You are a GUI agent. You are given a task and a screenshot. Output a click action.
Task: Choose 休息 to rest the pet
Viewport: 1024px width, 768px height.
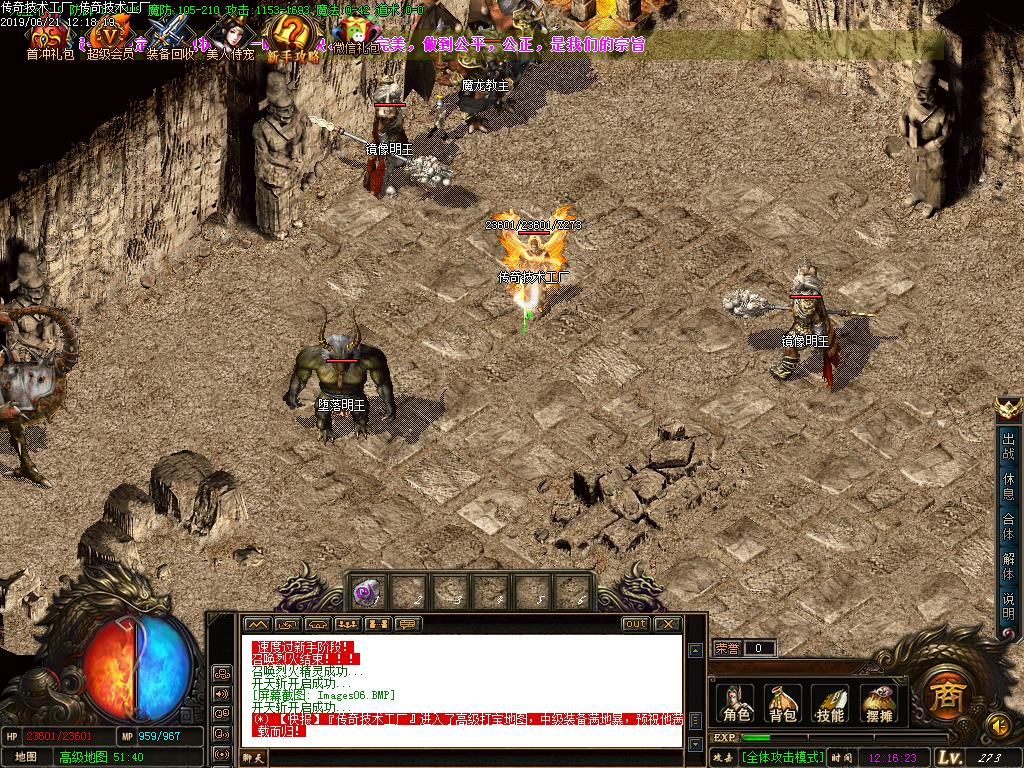pyautogui.click(x=1008, y=485)
